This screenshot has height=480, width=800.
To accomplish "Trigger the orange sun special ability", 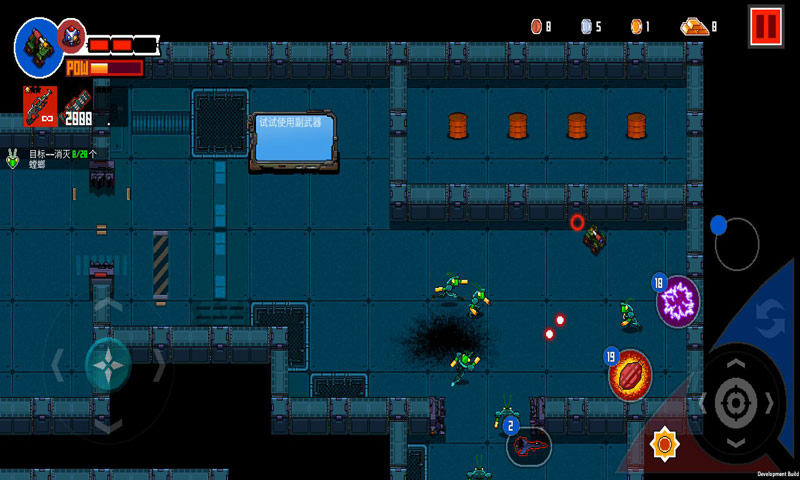I will click(x=662, y=443).
